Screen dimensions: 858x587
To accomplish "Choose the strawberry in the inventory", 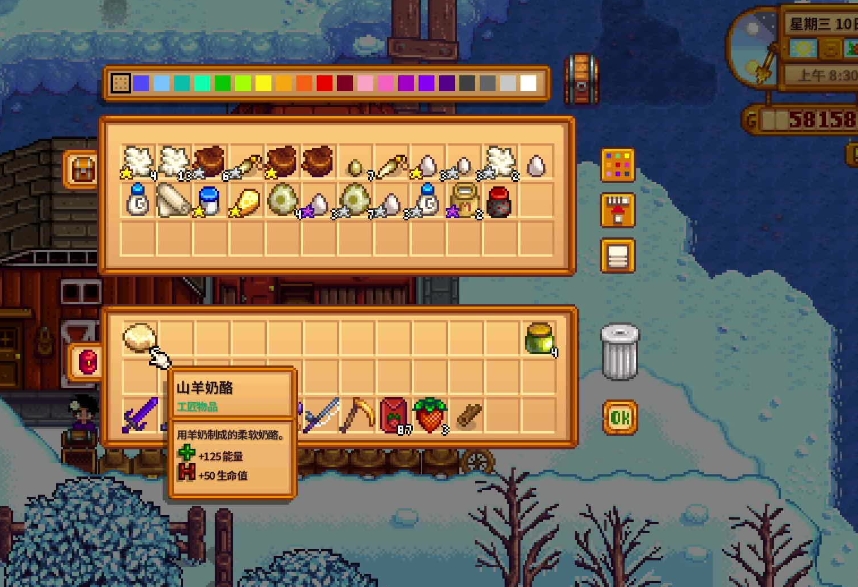I will [x=431, y=415].
